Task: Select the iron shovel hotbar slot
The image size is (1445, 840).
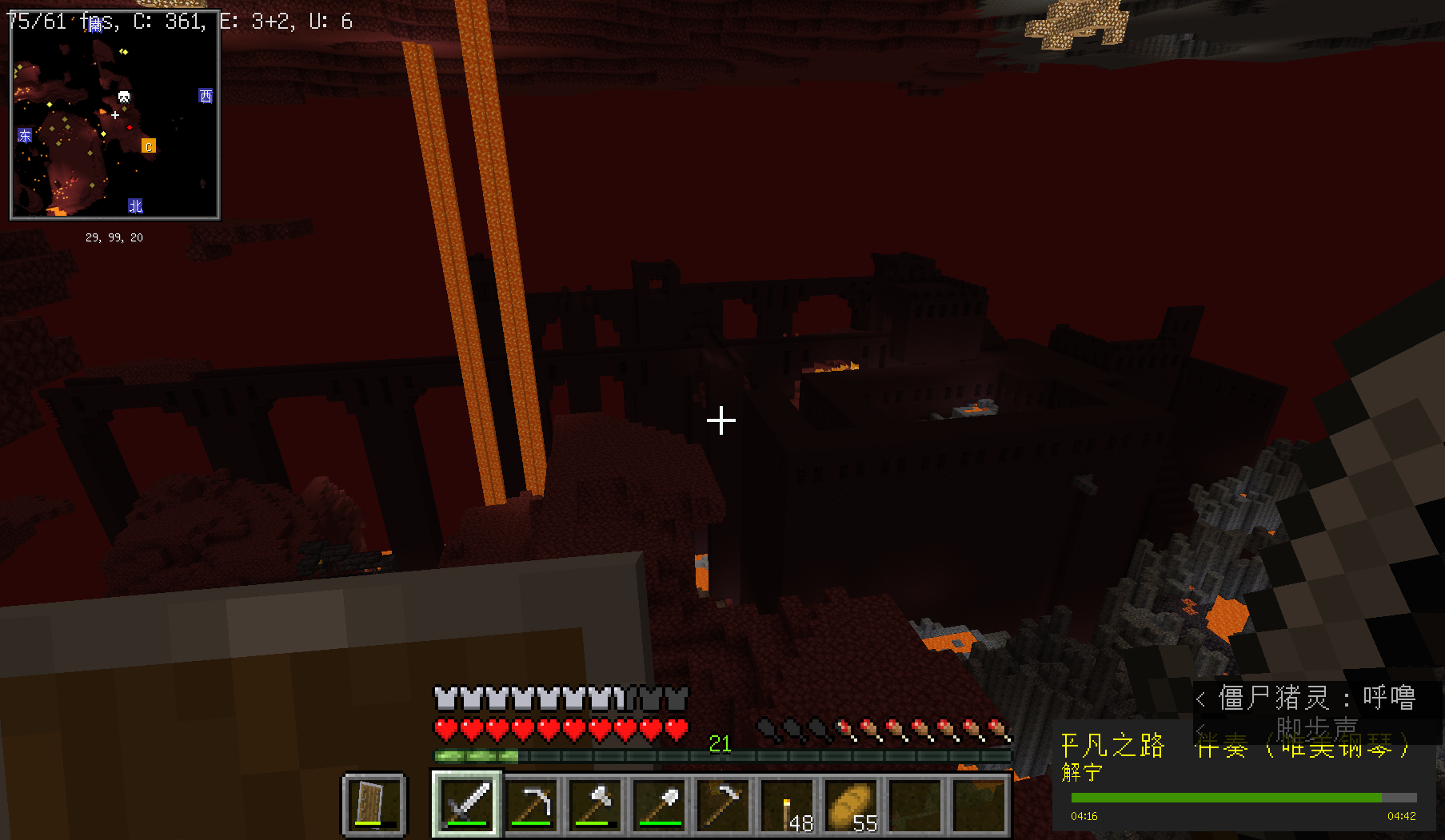Action: [x=660, y=803]
